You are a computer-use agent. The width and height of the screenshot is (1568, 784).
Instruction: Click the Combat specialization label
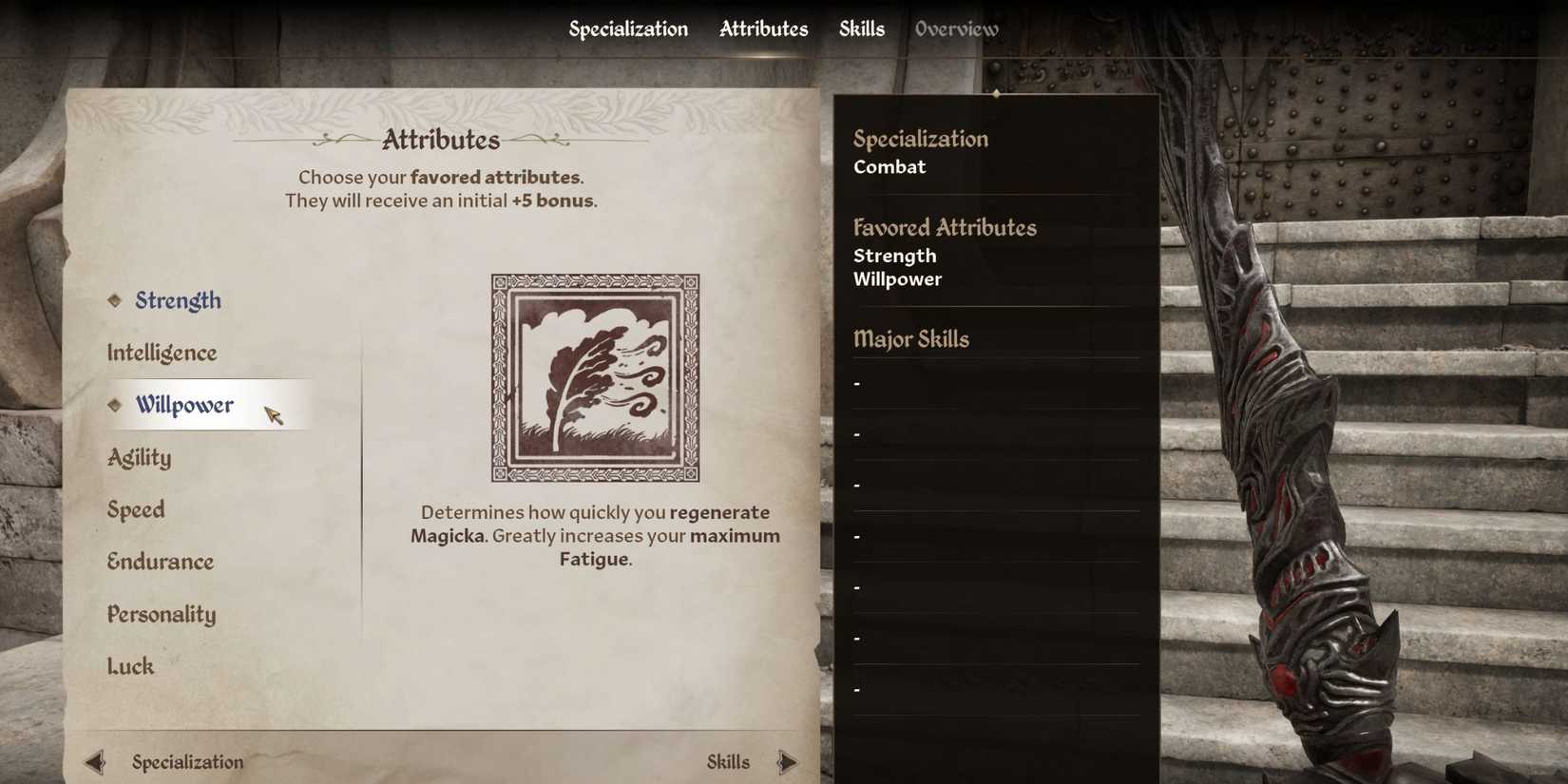(889, 166)
